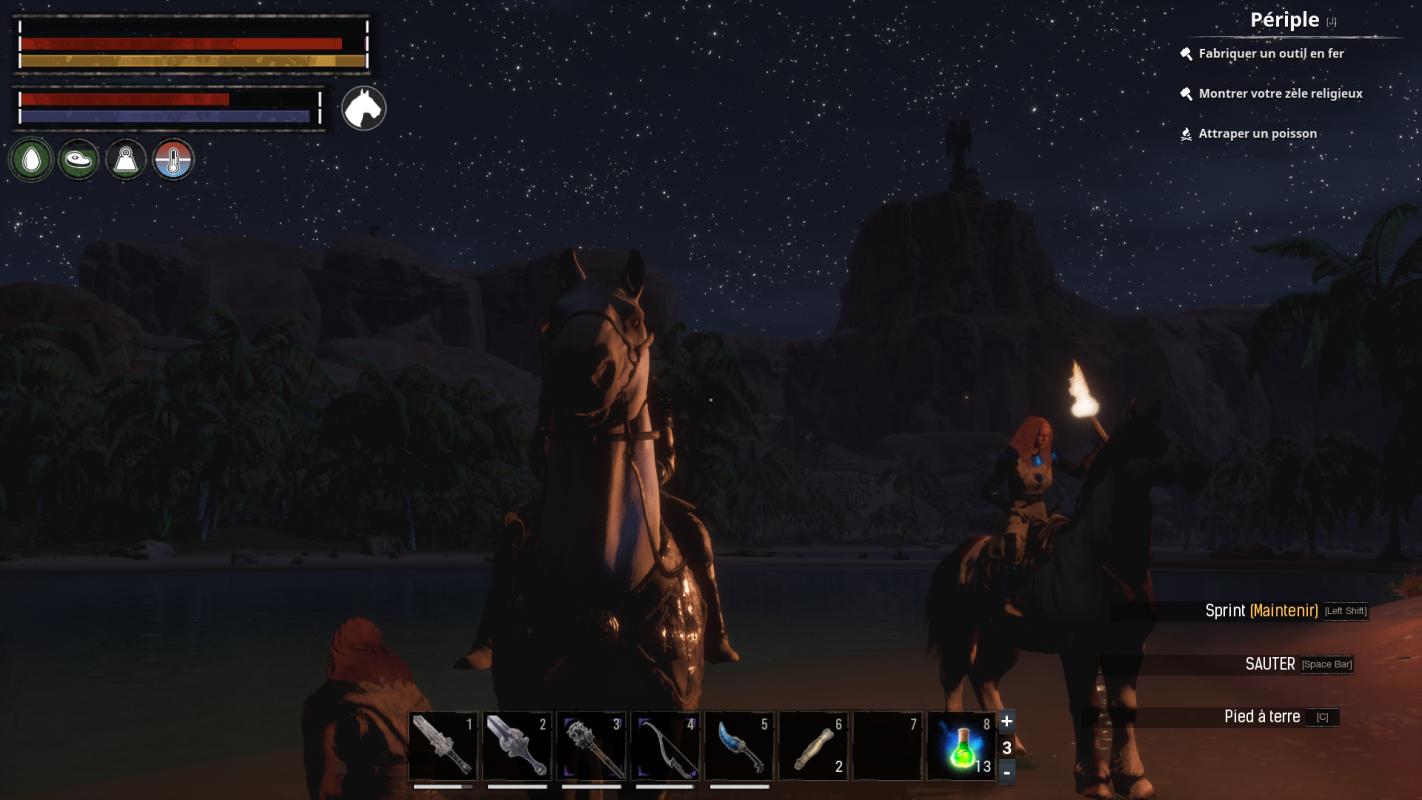Click the hunger meat status indicator
Screen dimensions: 1422x800
click(x=78, y=159)
